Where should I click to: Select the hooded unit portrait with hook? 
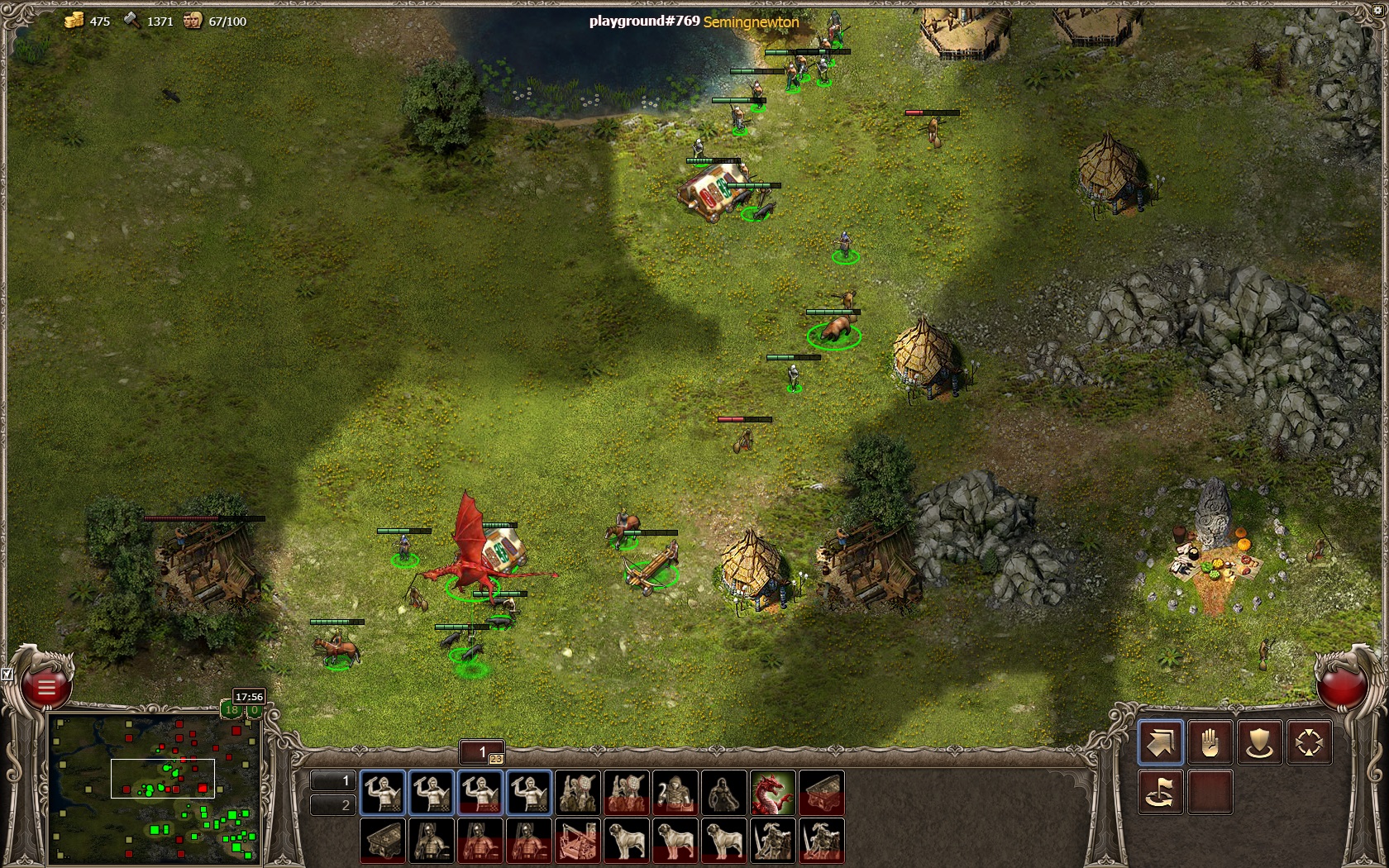click(x=675, y=793)
